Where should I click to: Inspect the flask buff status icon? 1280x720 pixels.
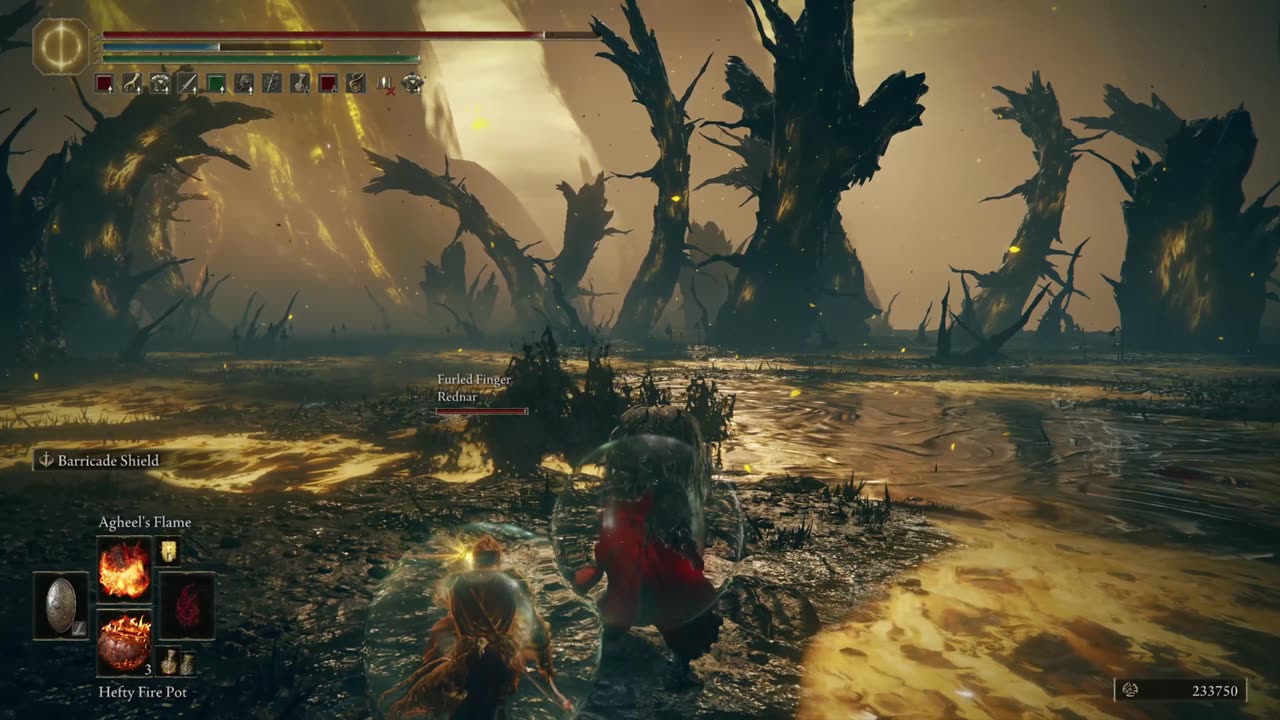coord(300,84)
